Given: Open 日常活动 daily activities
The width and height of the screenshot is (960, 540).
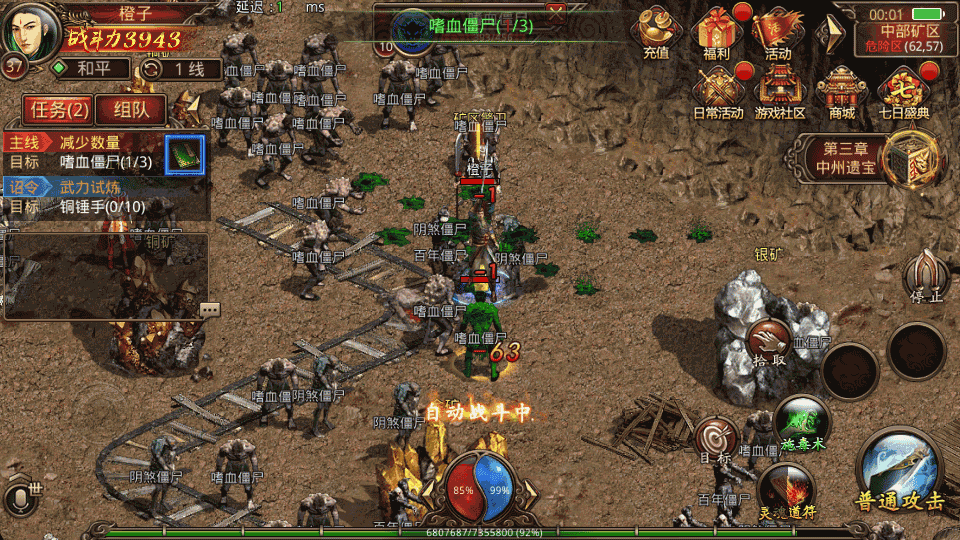Looking at the screenshot, I should 718,91.
